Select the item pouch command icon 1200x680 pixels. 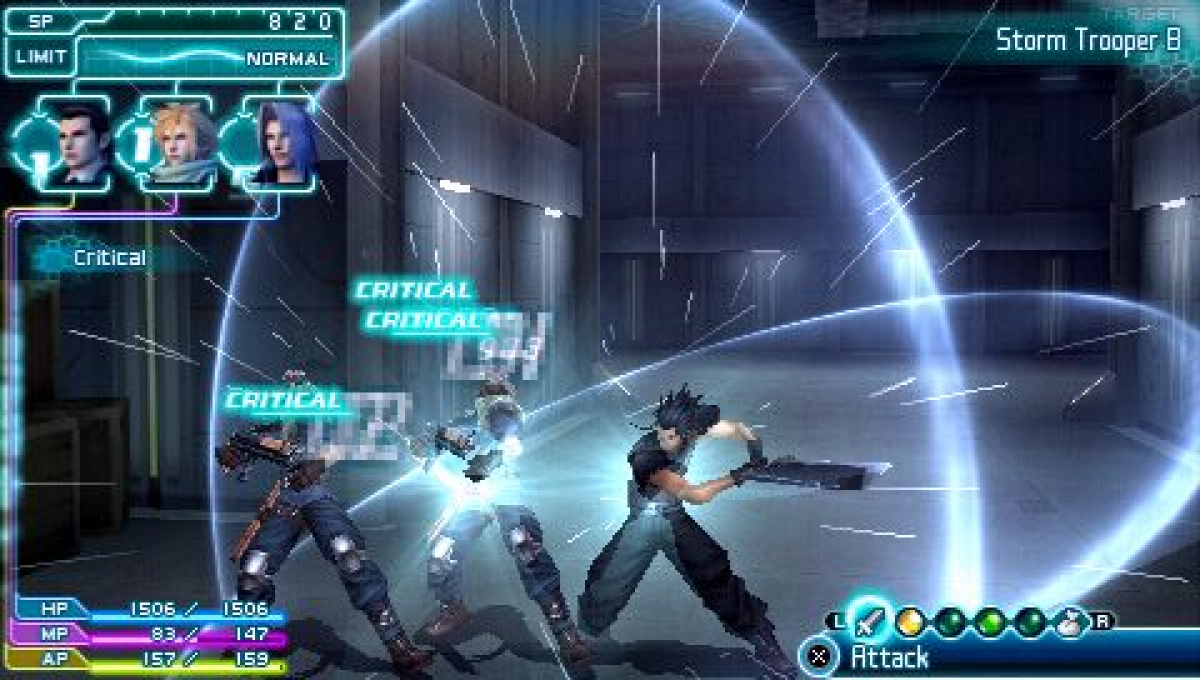pos(1069,622)
